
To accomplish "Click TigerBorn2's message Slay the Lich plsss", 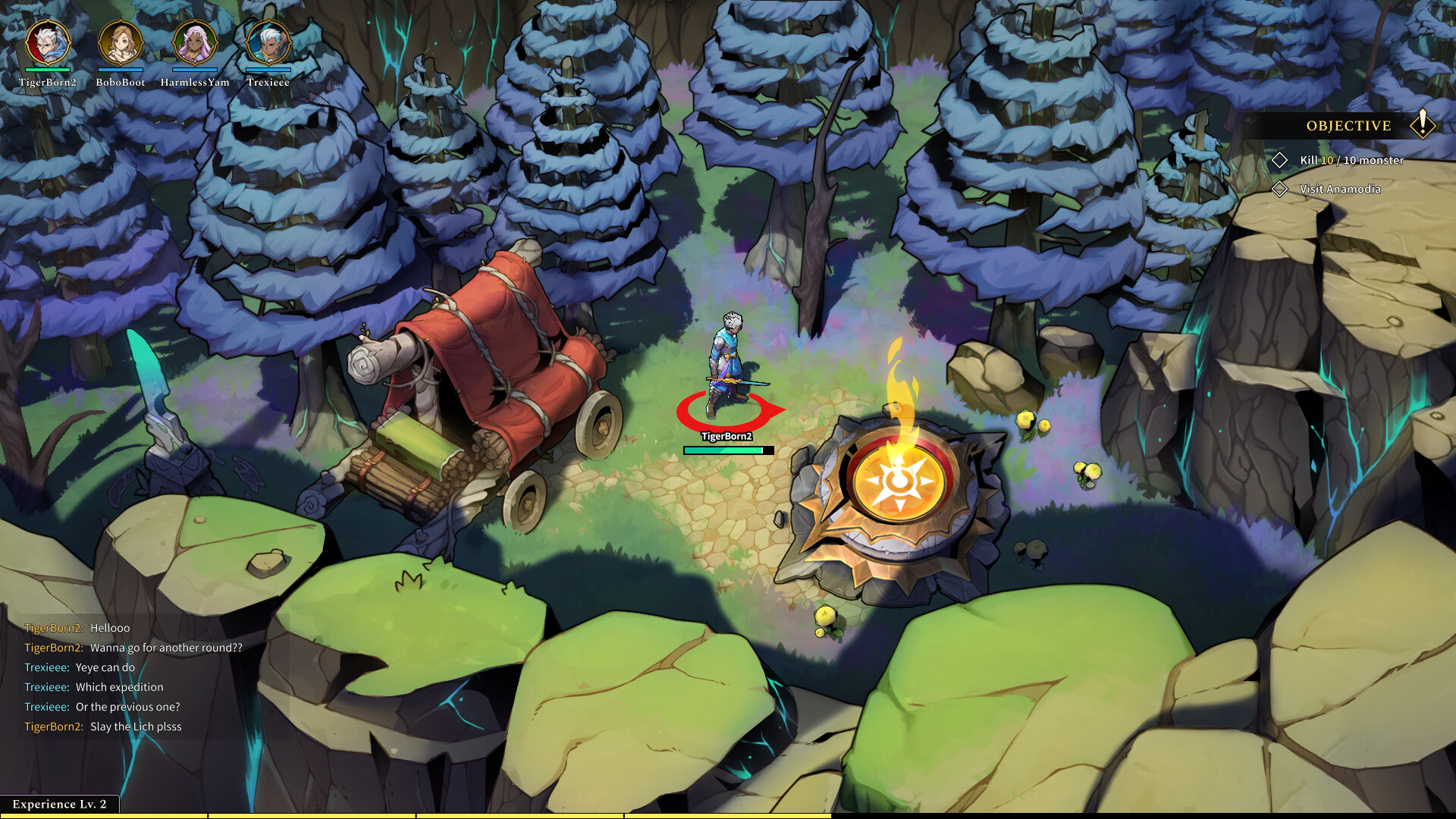I will tap(104, 726).
